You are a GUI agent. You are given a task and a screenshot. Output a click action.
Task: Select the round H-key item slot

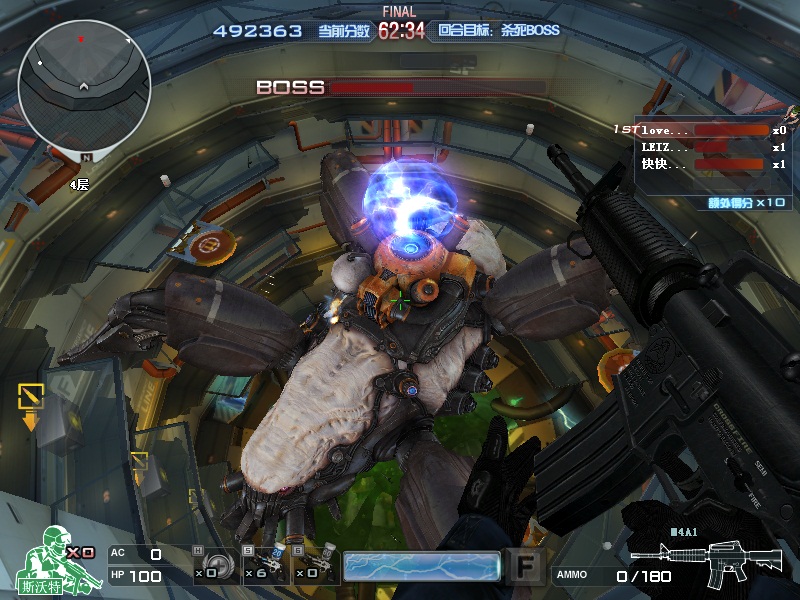[214, 565]
